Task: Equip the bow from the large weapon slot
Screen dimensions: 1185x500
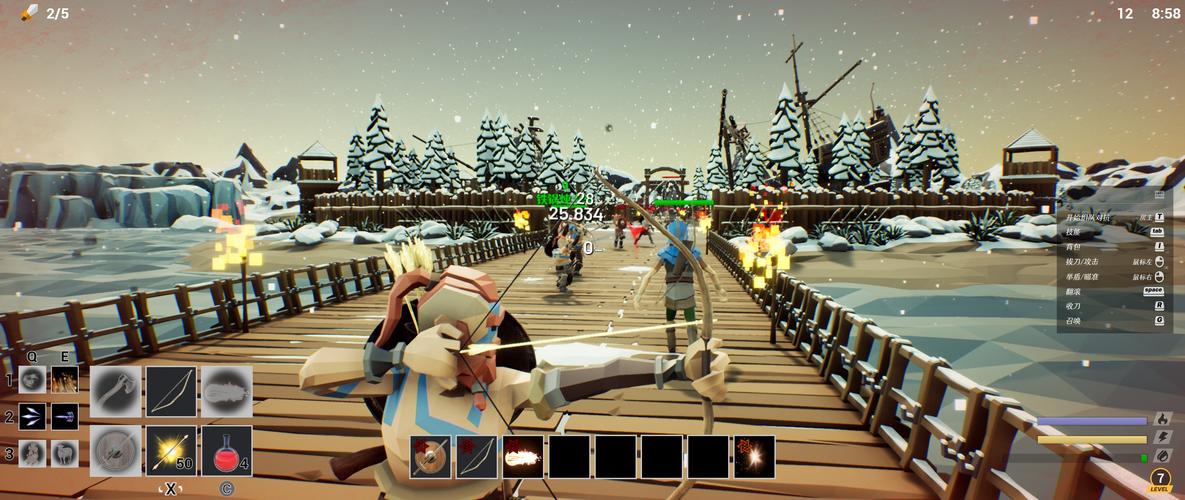Action: (x=171, y=391)
